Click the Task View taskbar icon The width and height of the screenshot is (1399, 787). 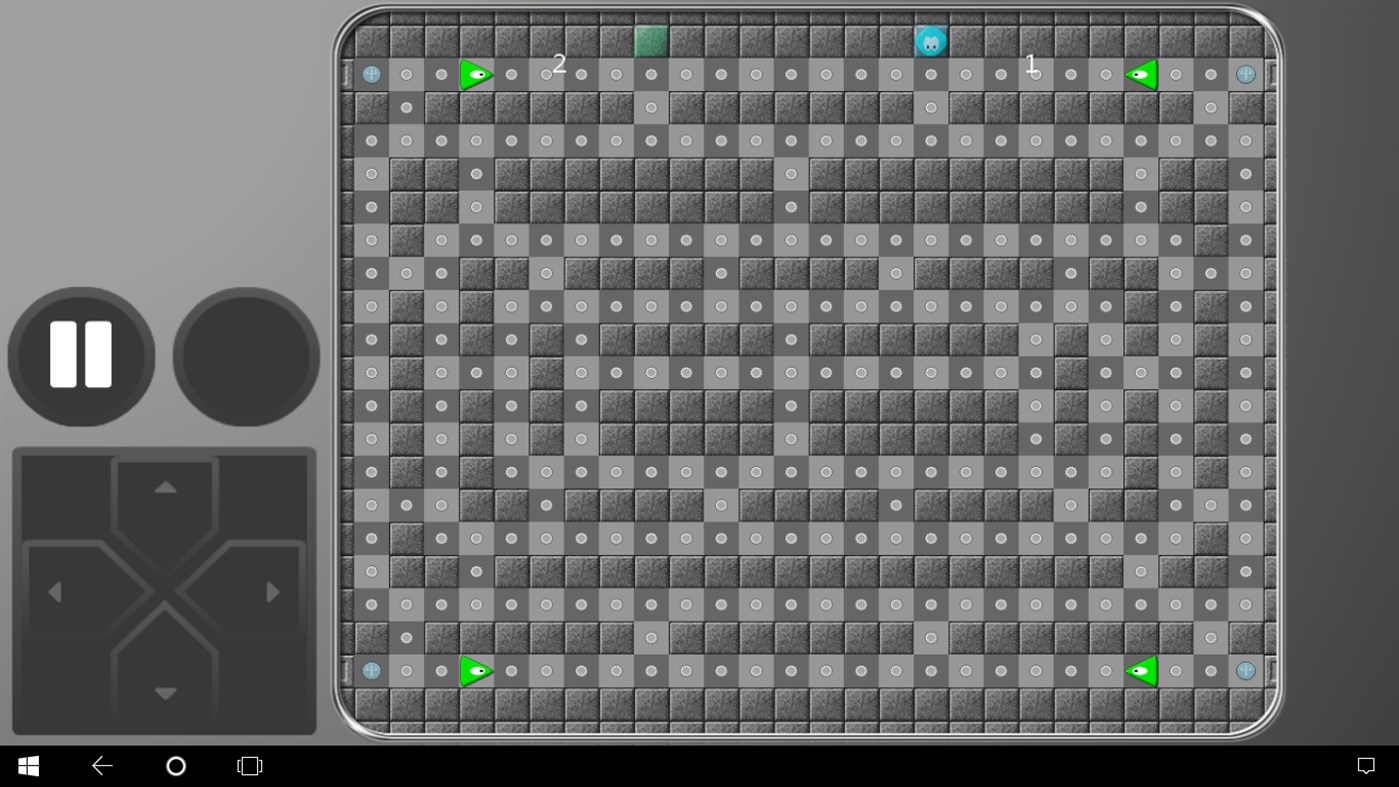point(248,765)
